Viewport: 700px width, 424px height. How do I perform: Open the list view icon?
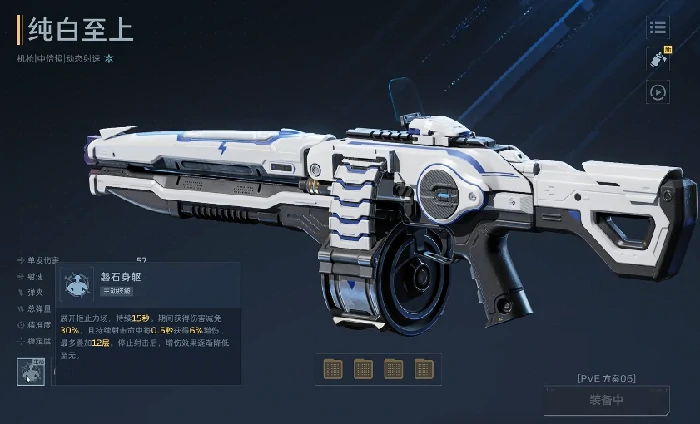658,28
